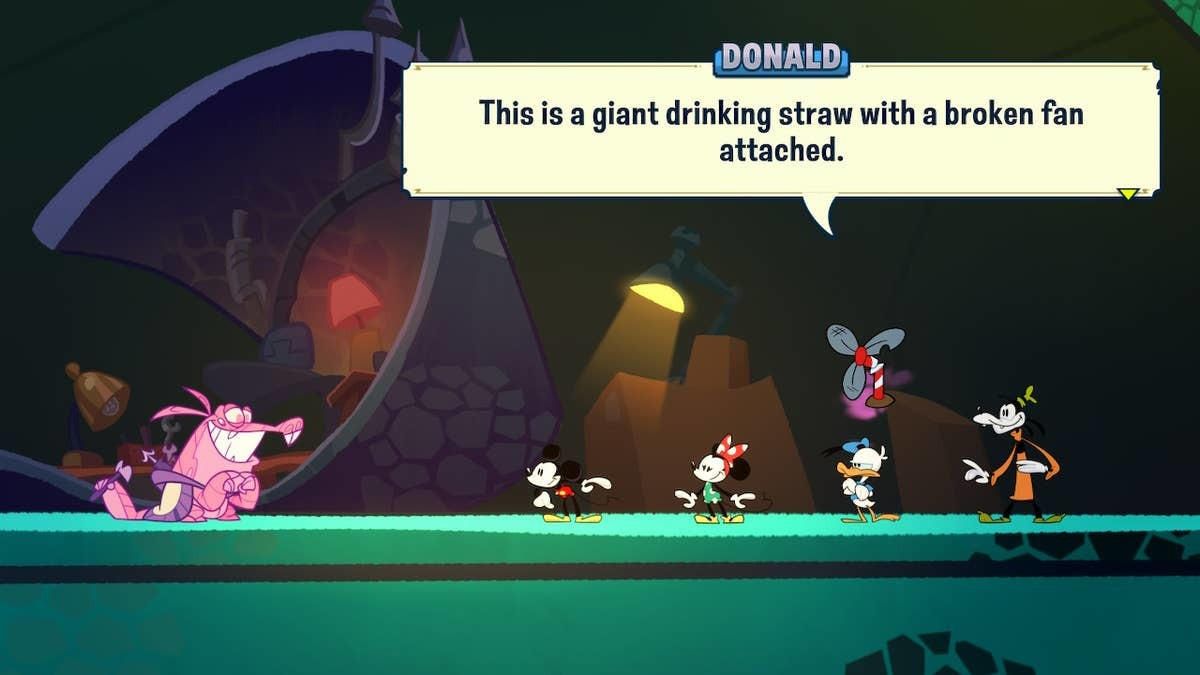Click Donald's dialogue box to continue
1200x675 pixels.
click(781, 130)
